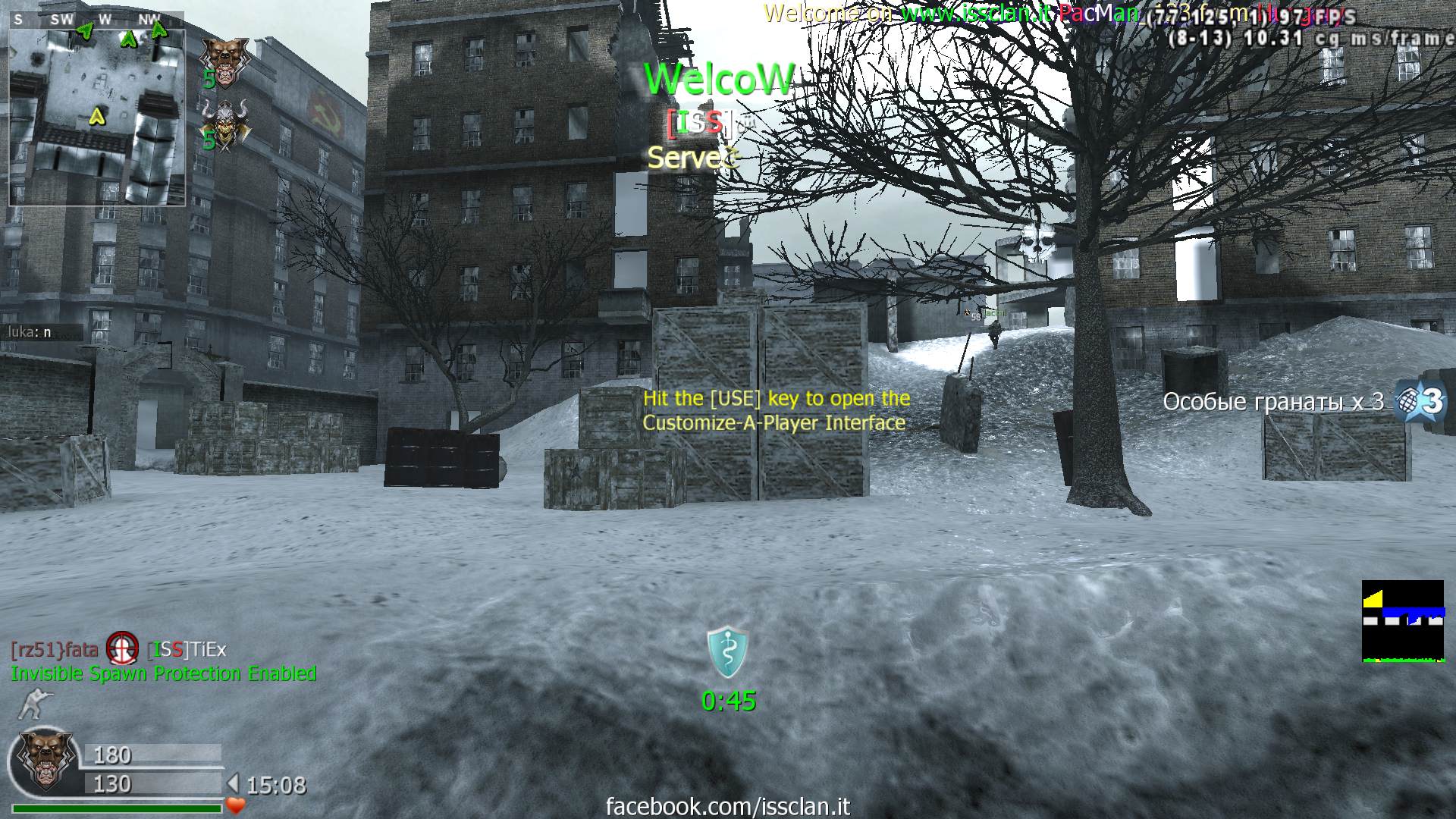Click the red crosshair kill icon
Screen dimensions: 1456x819
point(122,649)
